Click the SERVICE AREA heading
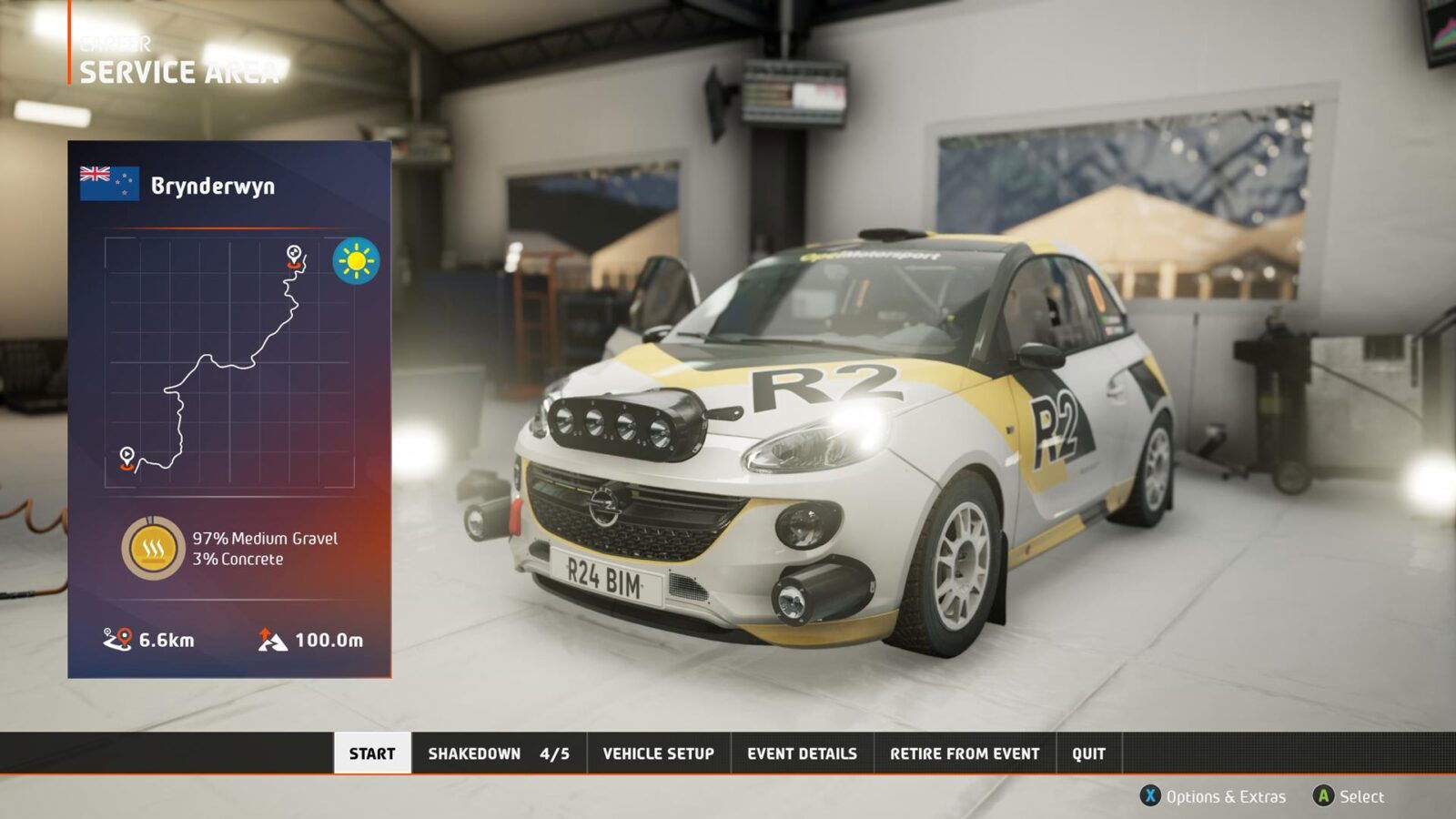 (177, 73)
